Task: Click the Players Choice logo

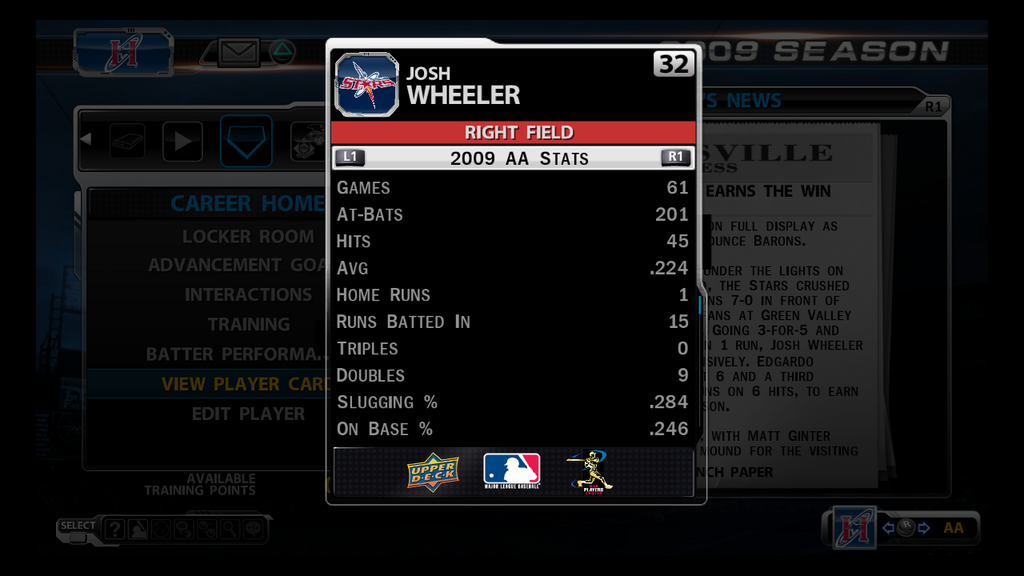Action: pos(591,472)
